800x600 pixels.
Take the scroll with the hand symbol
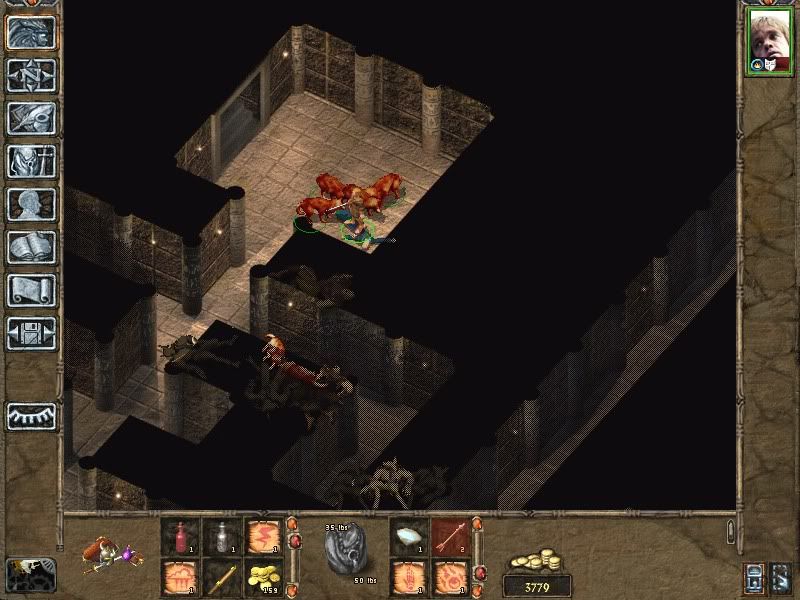pos(408,577)
